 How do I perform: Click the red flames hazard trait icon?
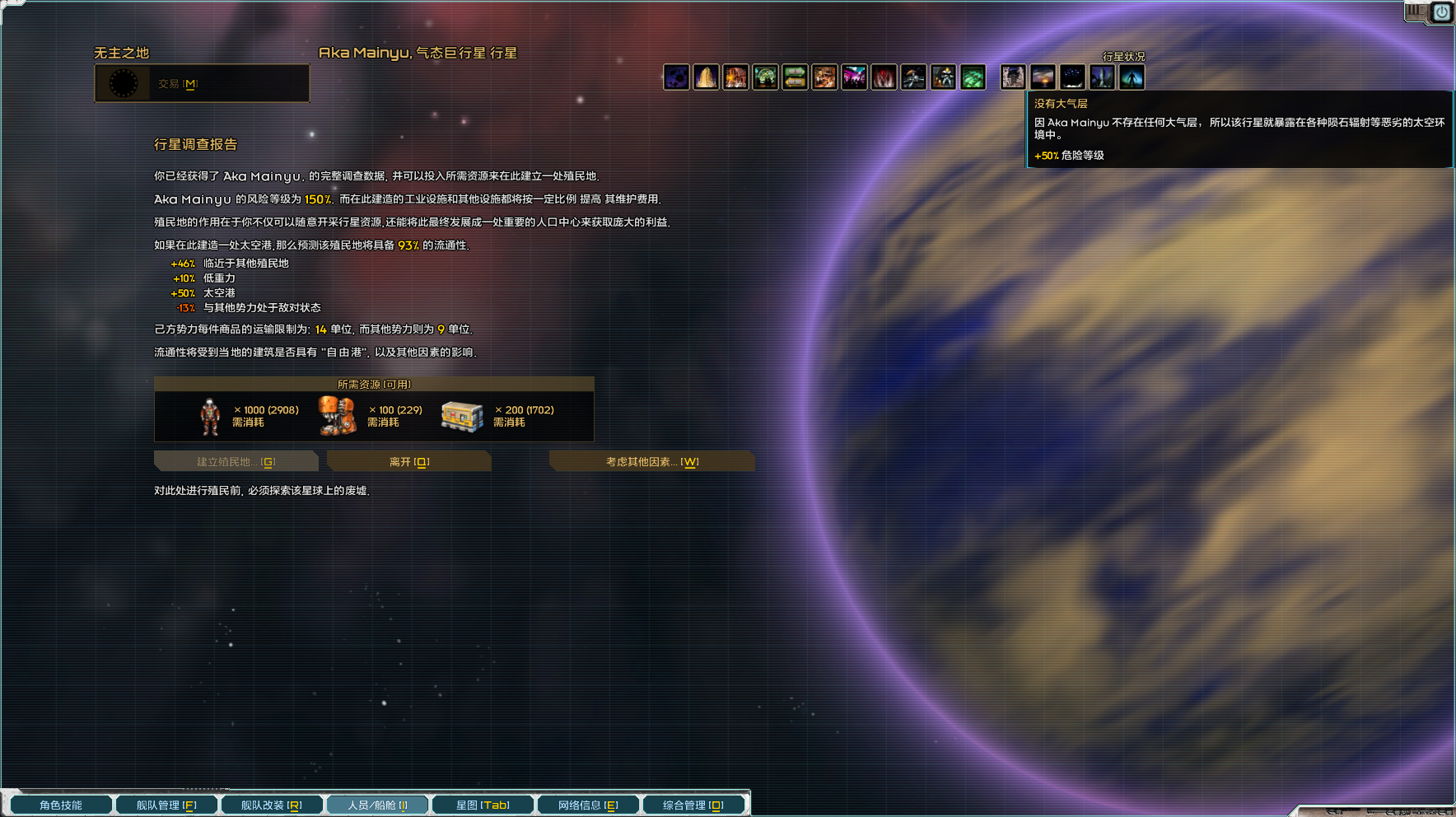click(x=884, y=77)
